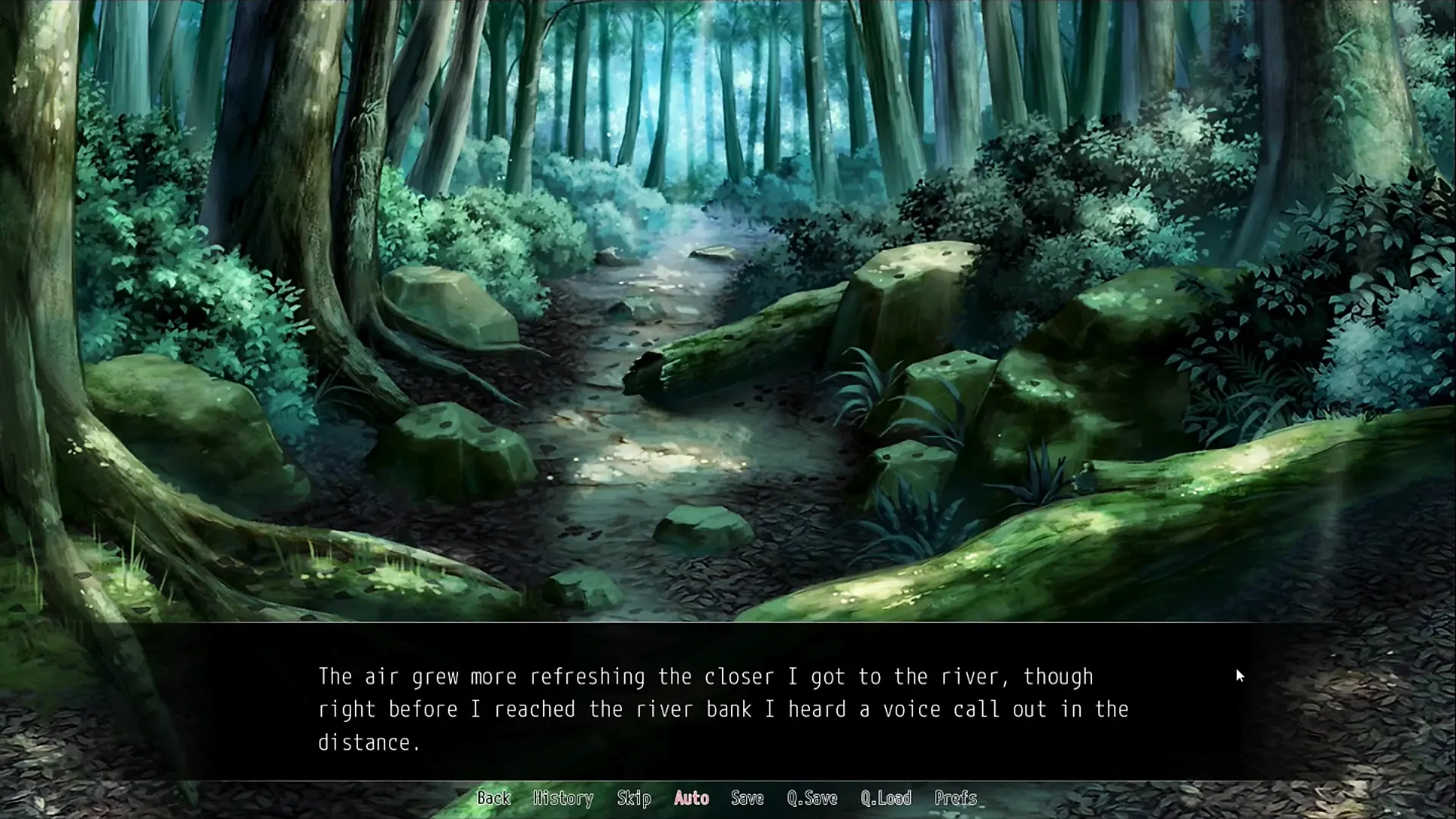
Task: Quick load with Q.Load
Action: tap(886, 798)
